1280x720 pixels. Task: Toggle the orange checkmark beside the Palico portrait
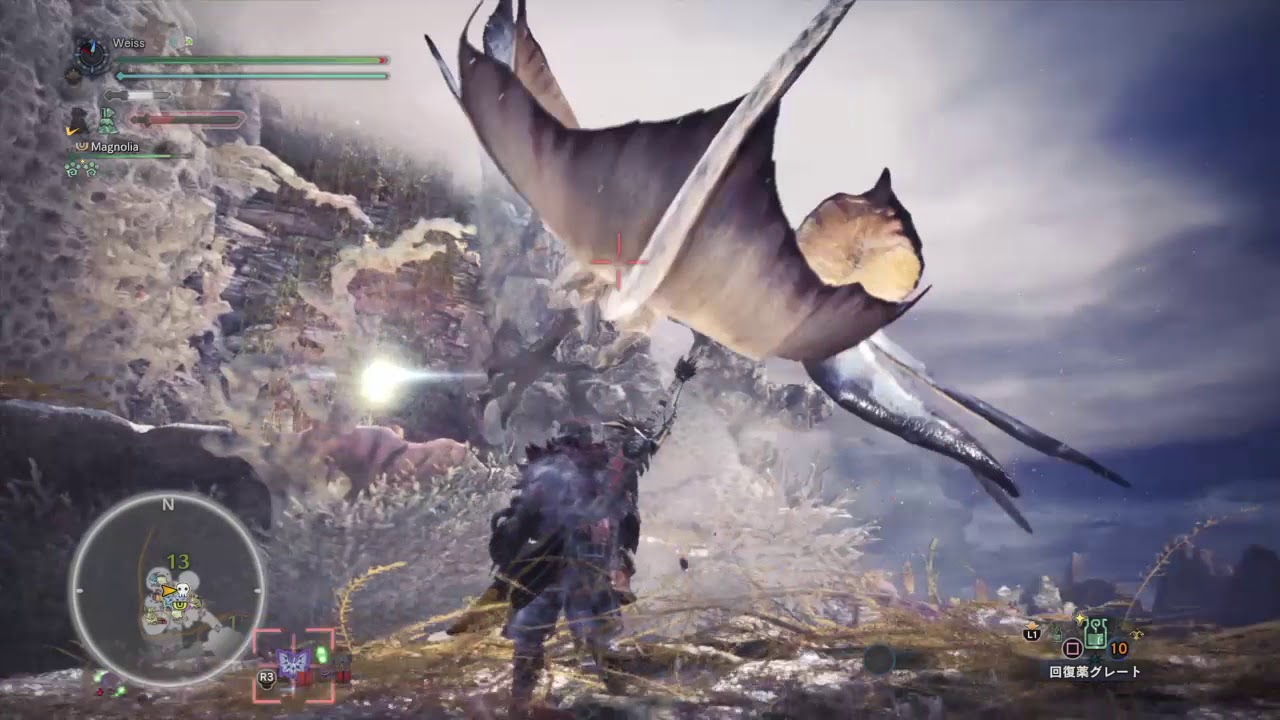[72, 130]
